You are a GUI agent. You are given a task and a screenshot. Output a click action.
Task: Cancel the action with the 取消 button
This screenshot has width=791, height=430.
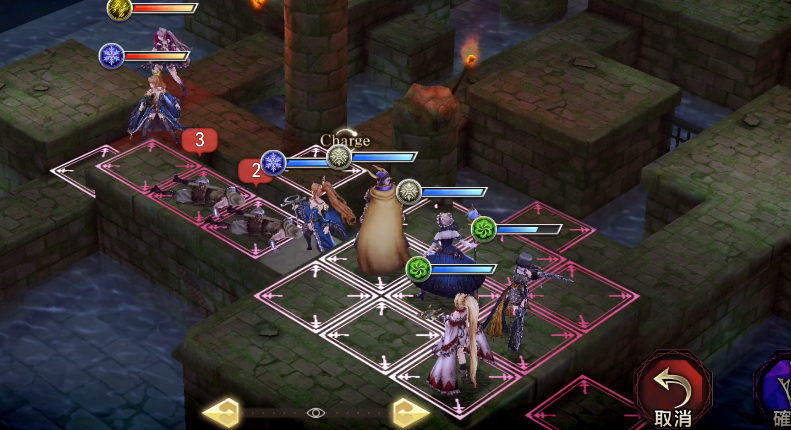[672, 390]
